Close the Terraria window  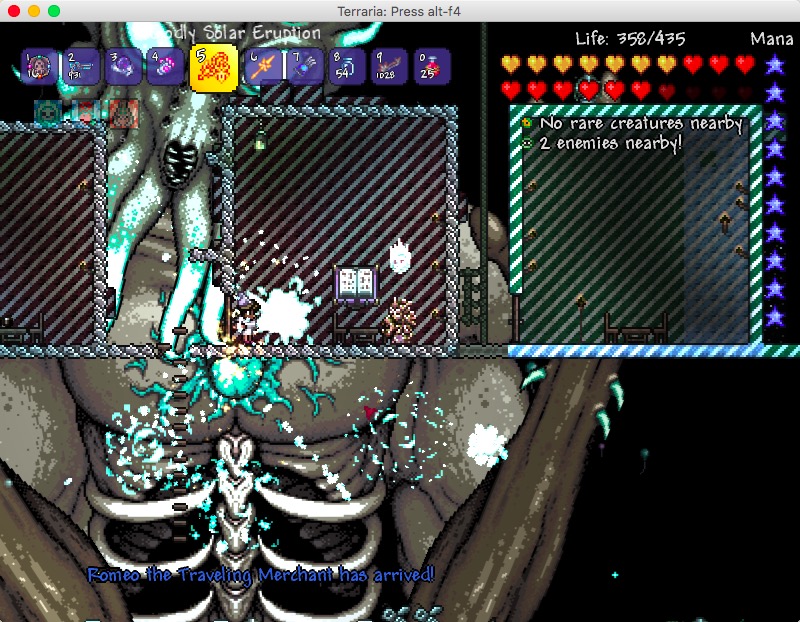[14, 10]
